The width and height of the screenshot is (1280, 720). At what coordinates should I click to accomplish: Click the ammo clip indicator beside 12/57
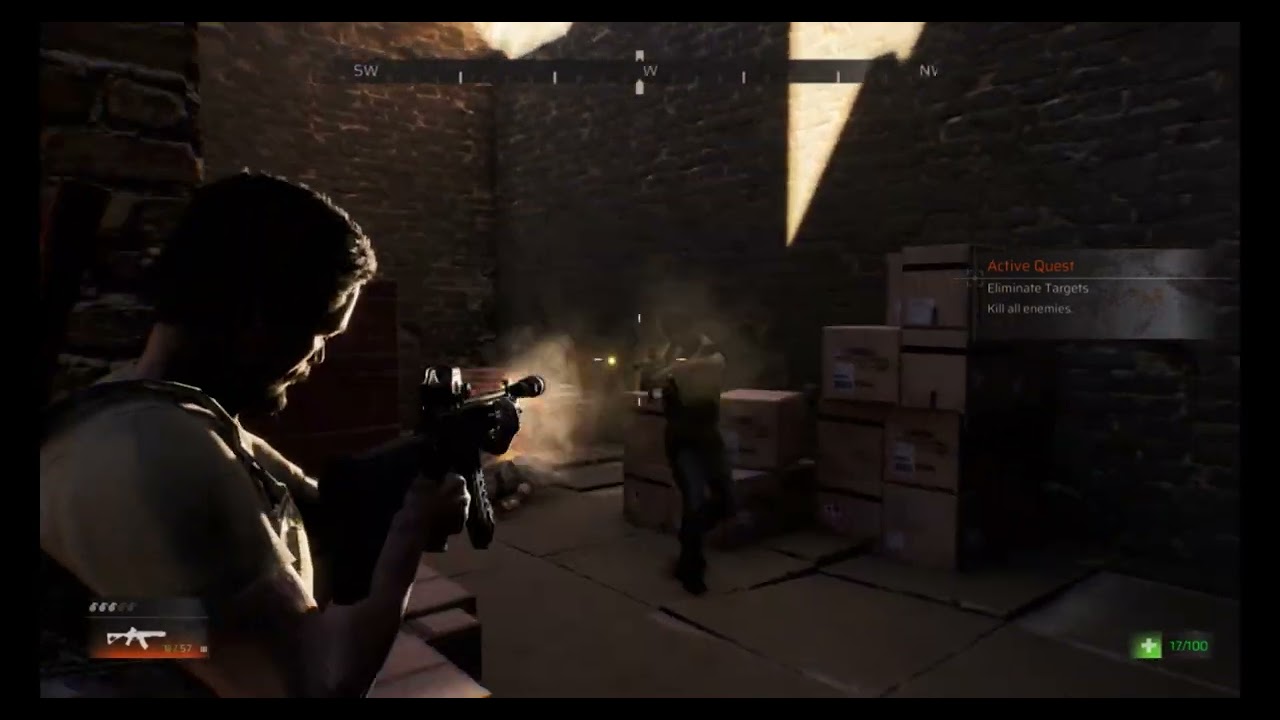coord(203,649)
